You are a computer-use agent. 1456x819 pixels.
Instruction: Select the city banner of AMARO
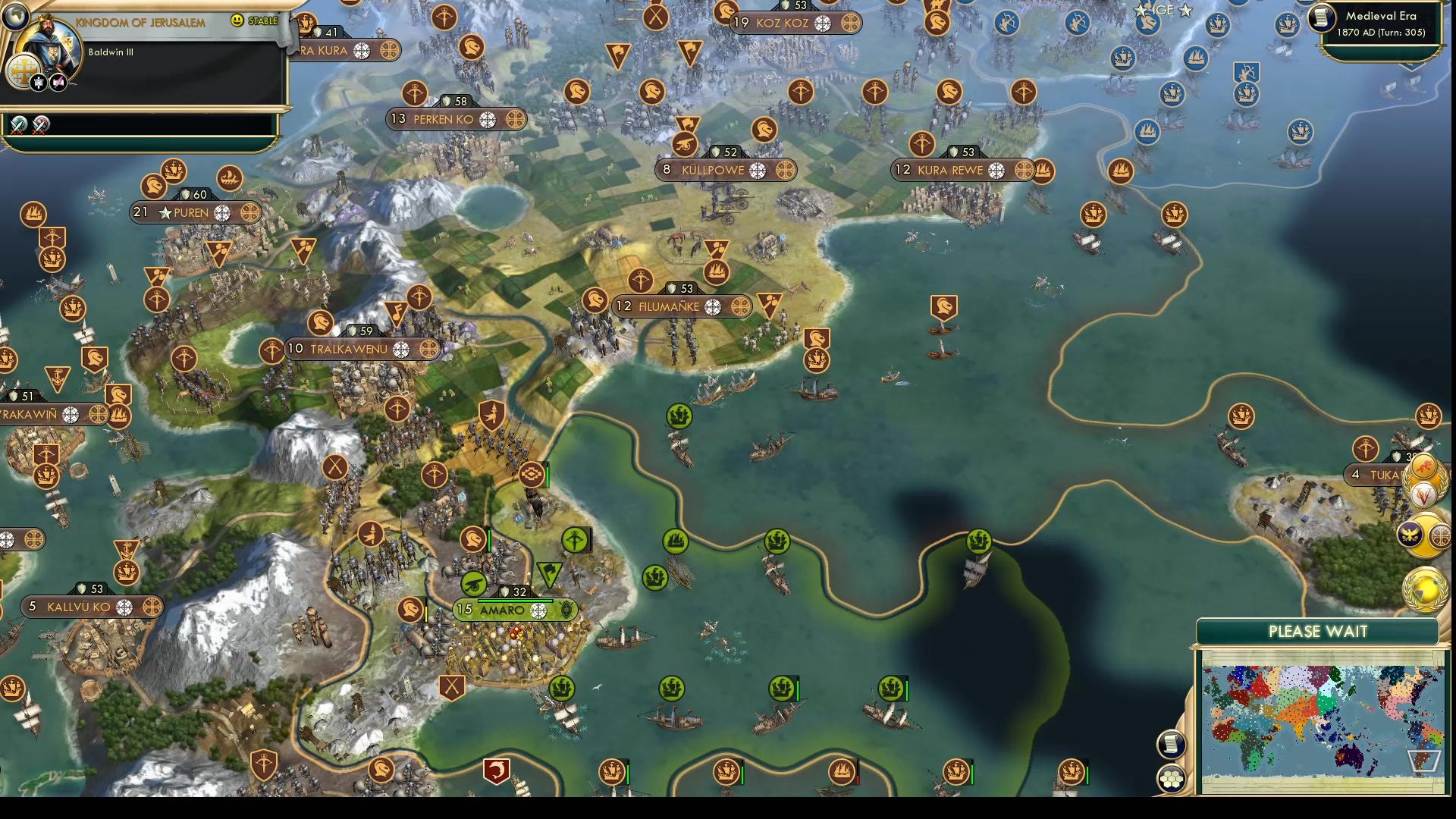tap(500, 610)
